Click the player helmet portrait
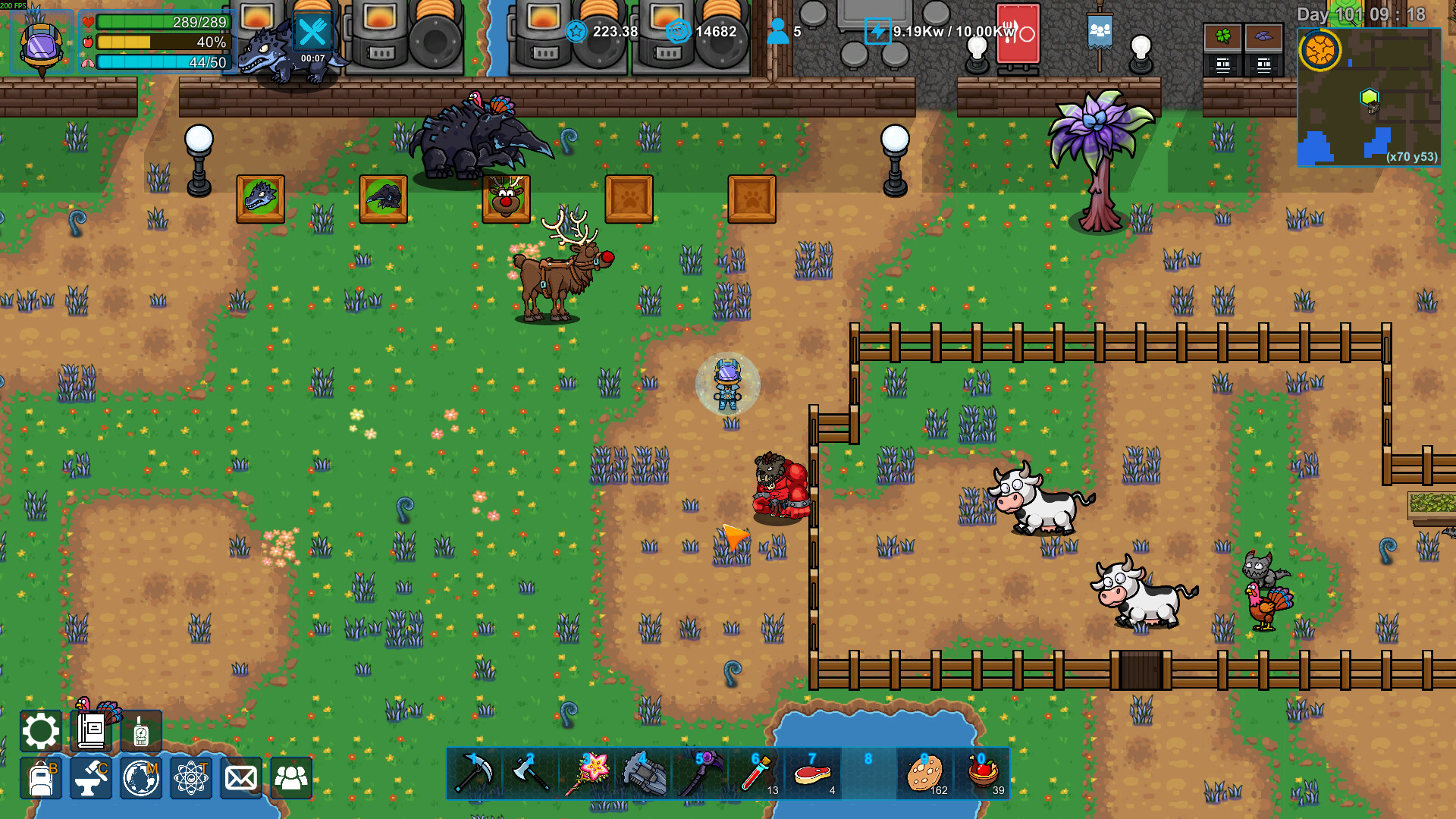 click(42, 43)
